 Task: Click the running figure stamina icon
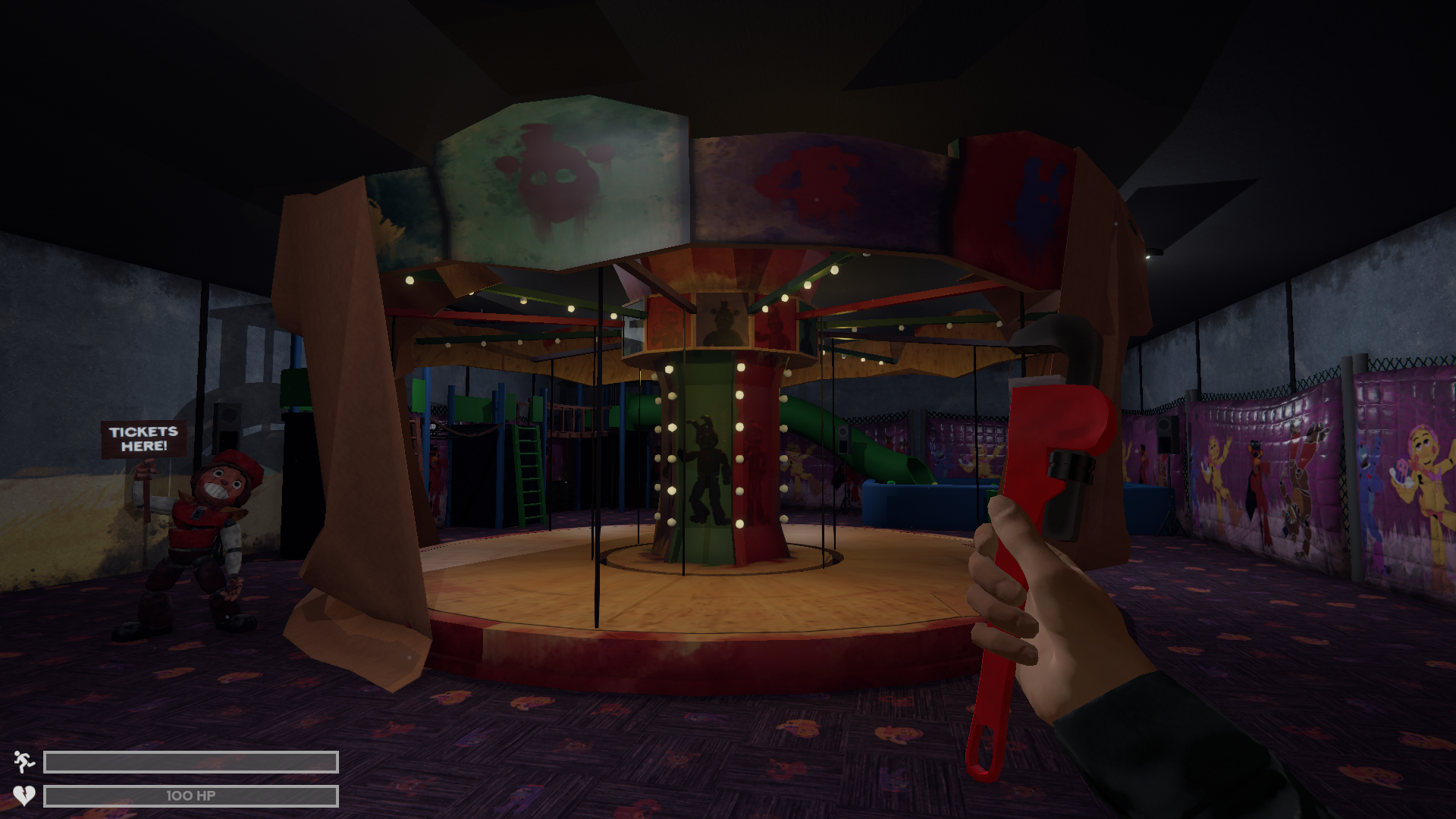(24, 764)
